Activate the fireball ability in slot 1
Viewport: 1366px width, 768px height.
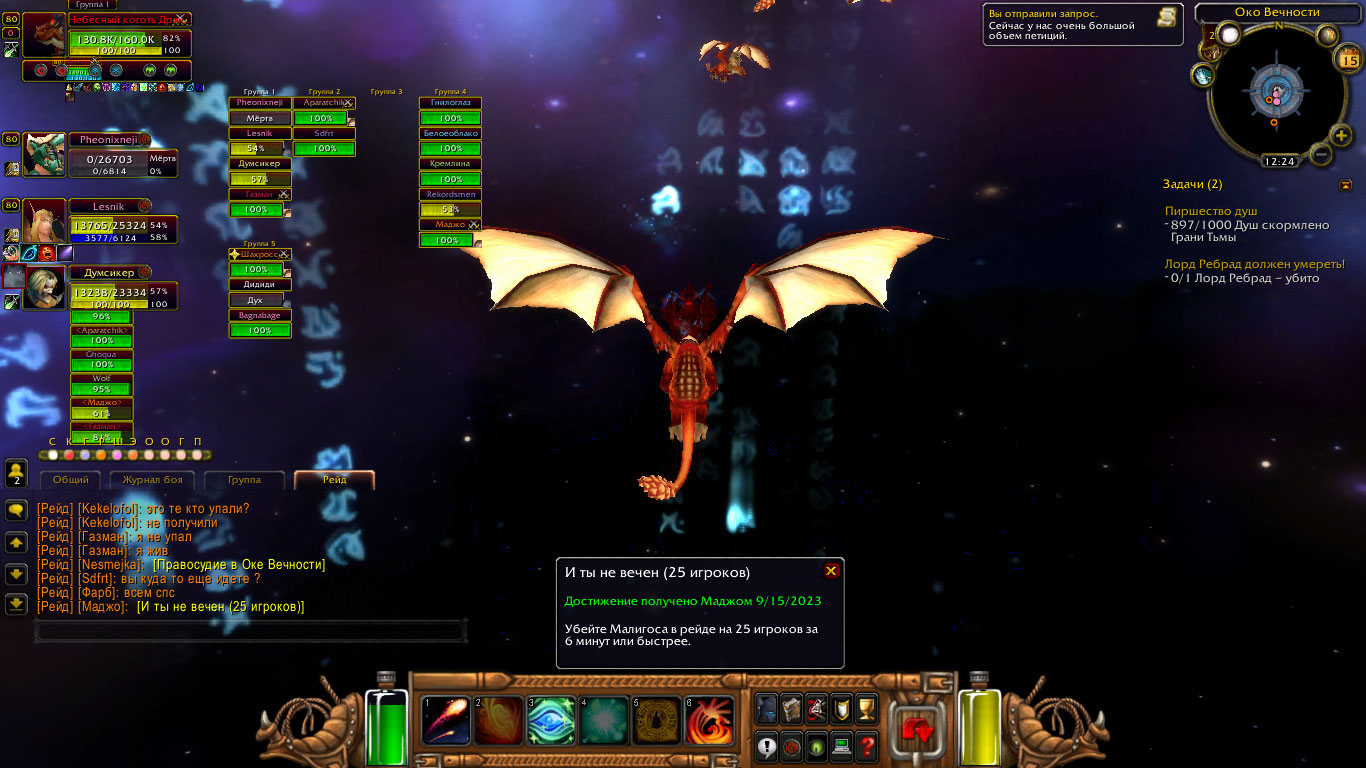[x=446, y=720]
